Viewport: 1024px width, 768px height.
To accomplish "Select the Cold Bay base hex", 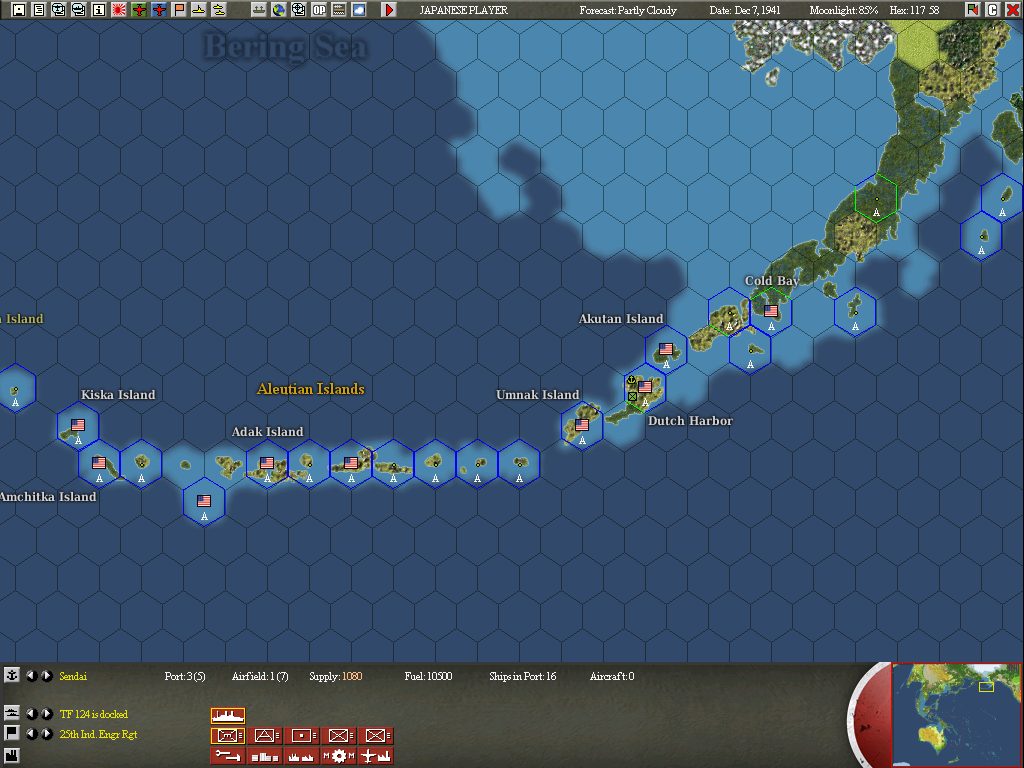I will pyautogui.click(x=770, y=312).
